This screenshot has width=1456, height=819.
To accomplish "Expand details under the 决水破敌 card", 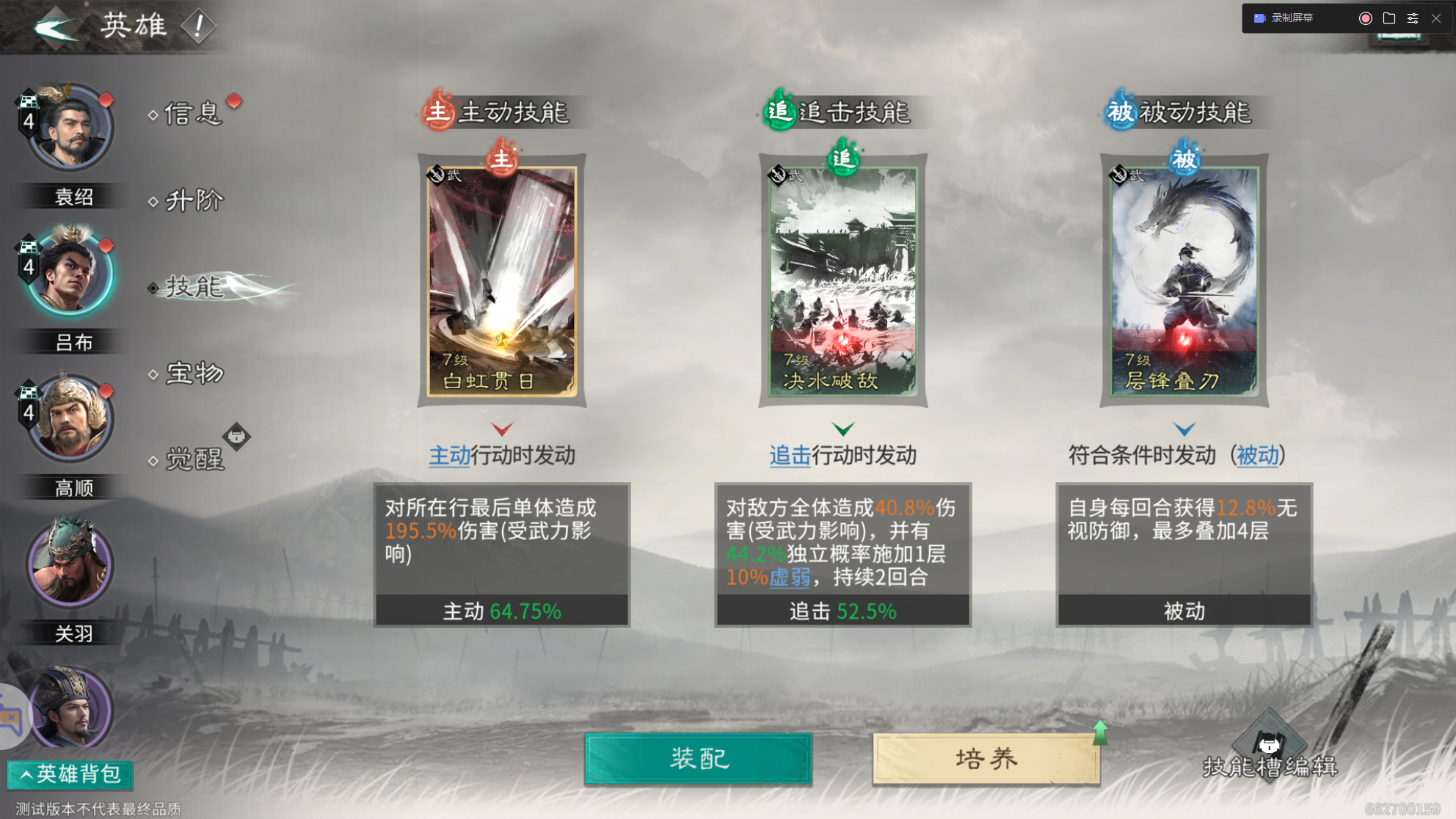I will (845, 431).
